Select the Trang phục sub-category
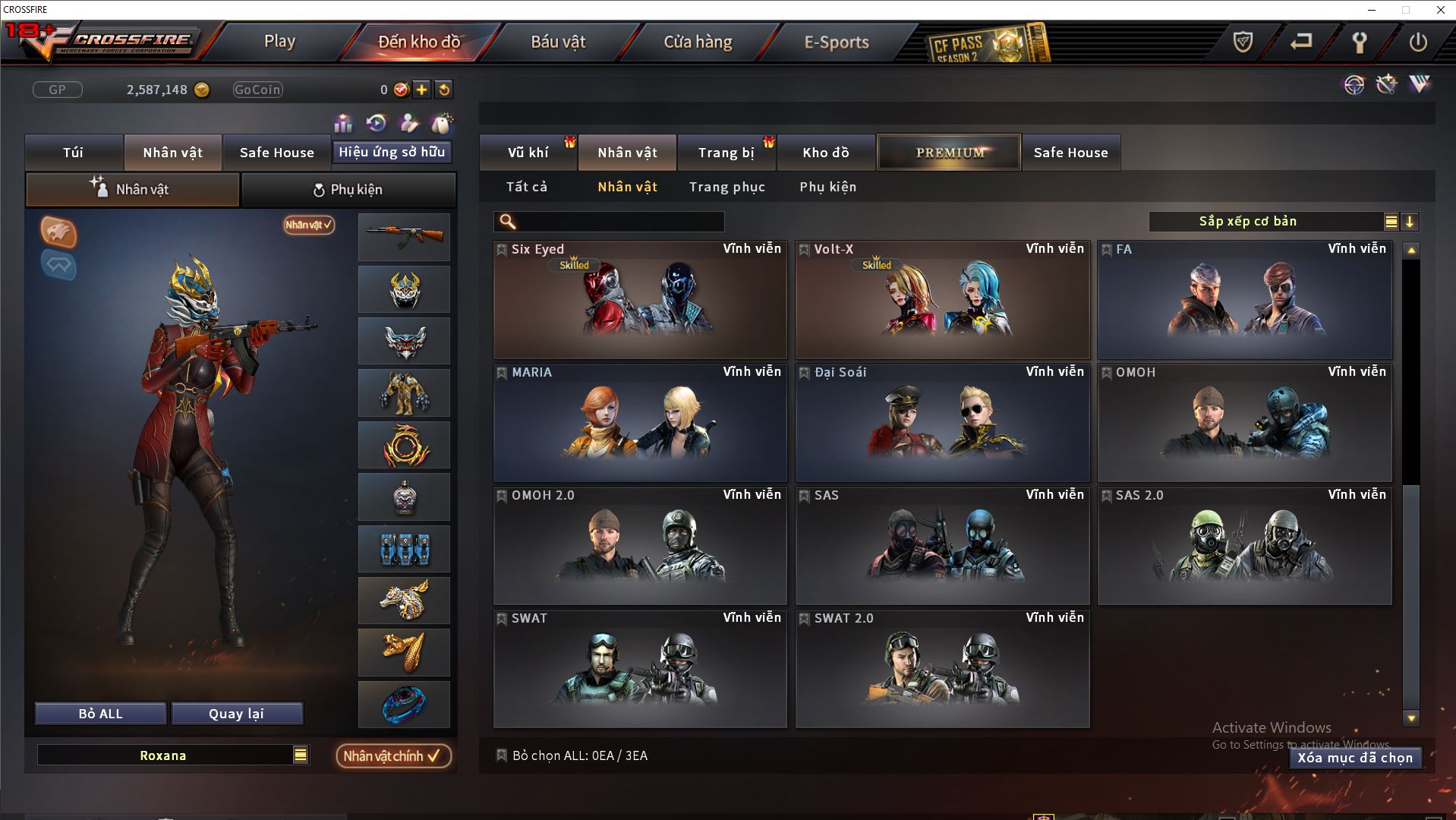The width and height of the screenshot is (1456, 820). coord(726,187)
